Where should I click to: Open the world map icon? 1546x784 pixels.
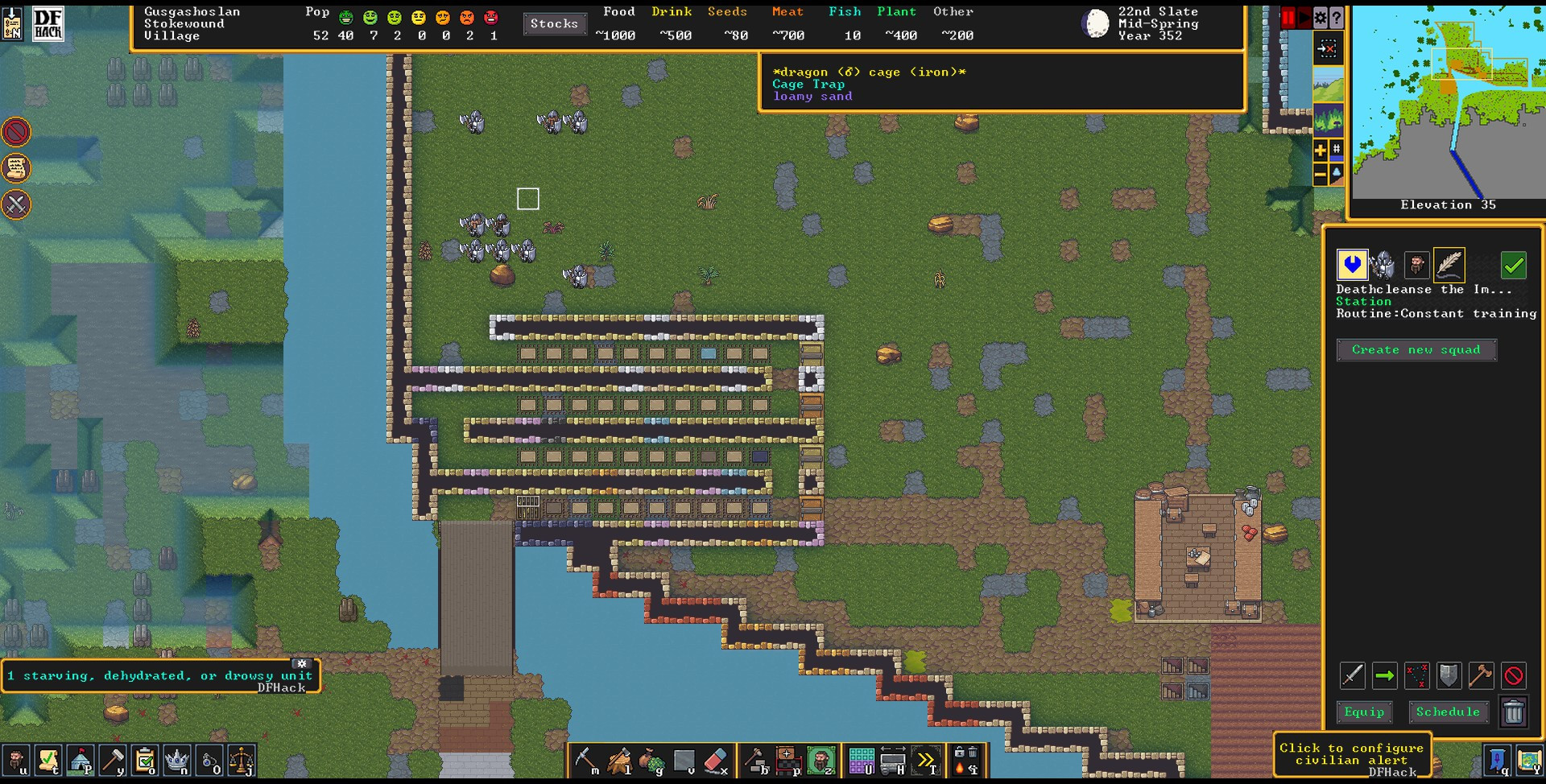(x=1528, y=760)
